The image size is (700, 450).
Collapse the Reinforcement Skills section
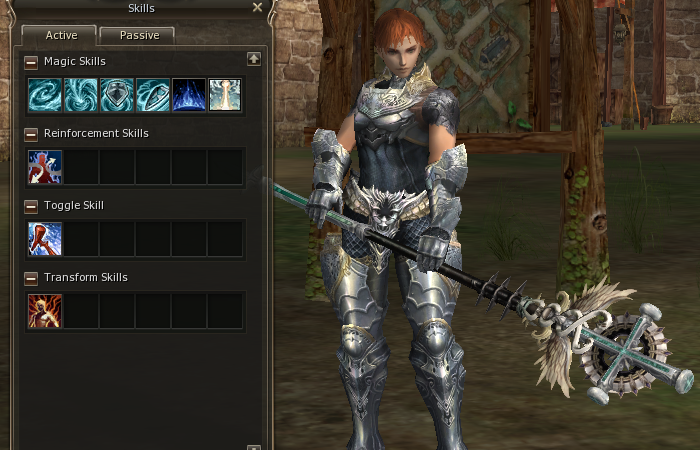tap(31, 134)
